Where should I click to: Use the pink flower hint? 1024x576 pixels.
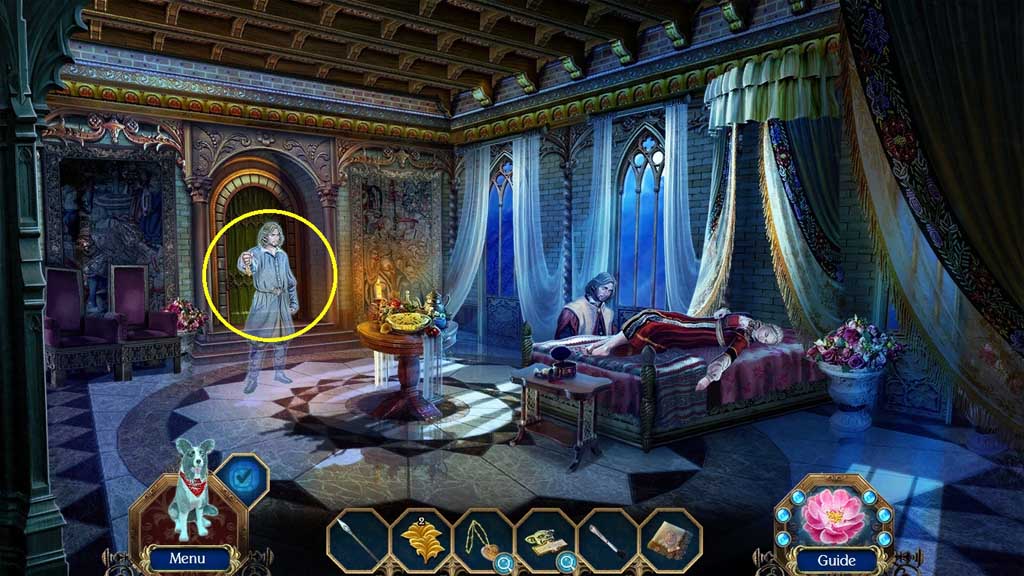tap(833, 514)
